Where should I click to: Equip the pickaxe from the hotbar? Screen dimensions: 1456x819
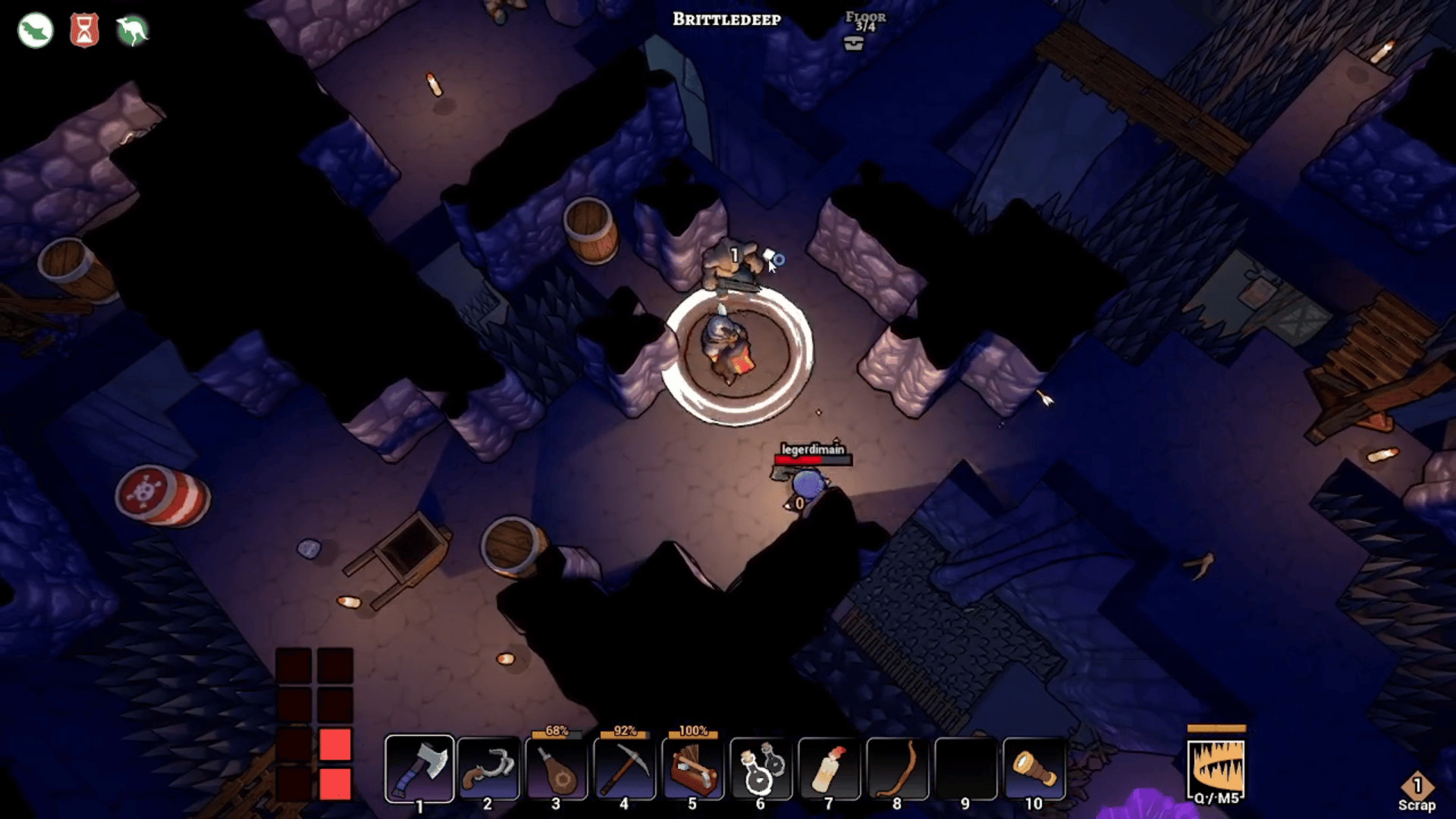click(624, 768)
